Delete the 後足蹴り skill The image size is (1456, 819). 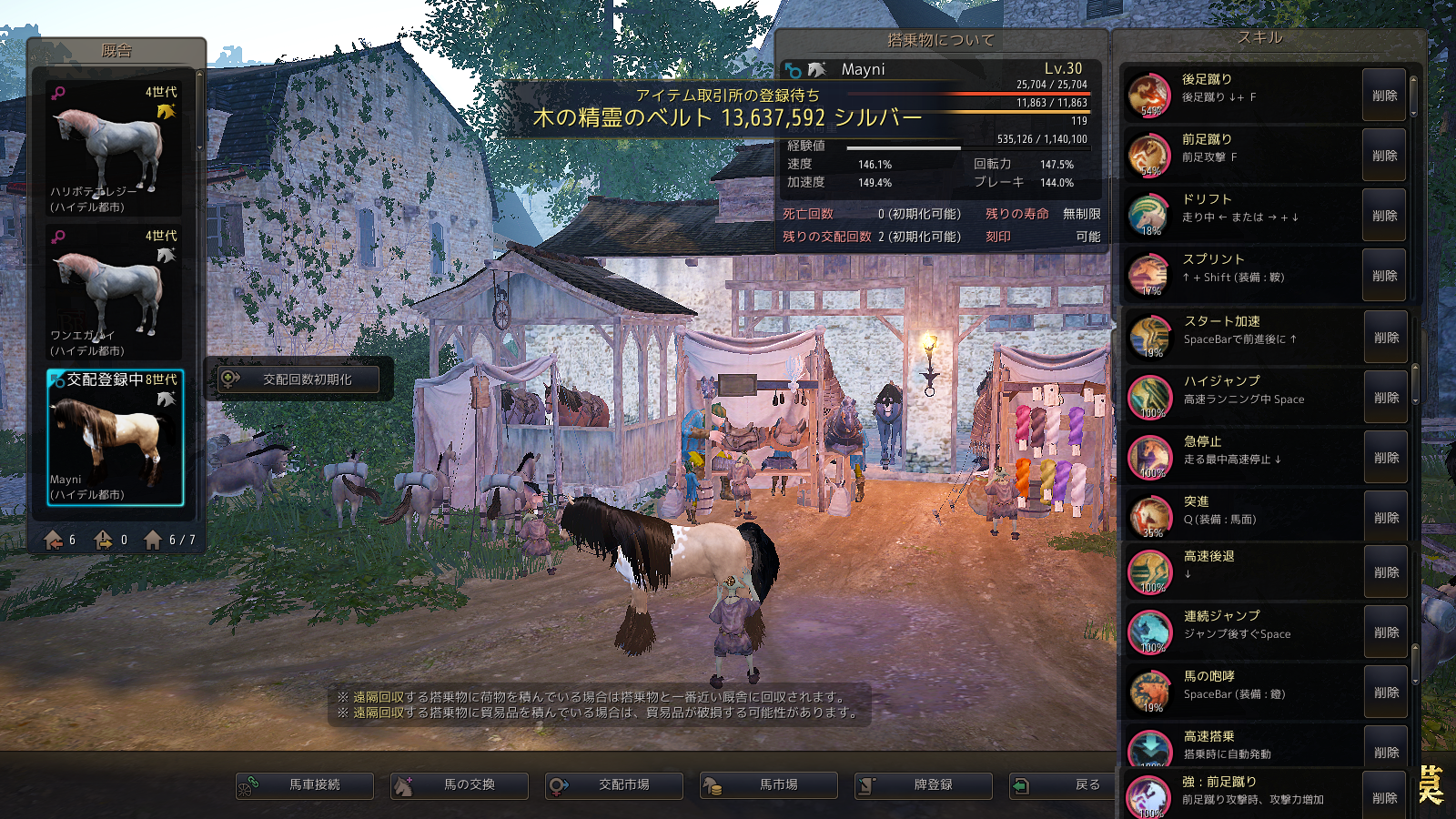click(x=1385, y=96)
